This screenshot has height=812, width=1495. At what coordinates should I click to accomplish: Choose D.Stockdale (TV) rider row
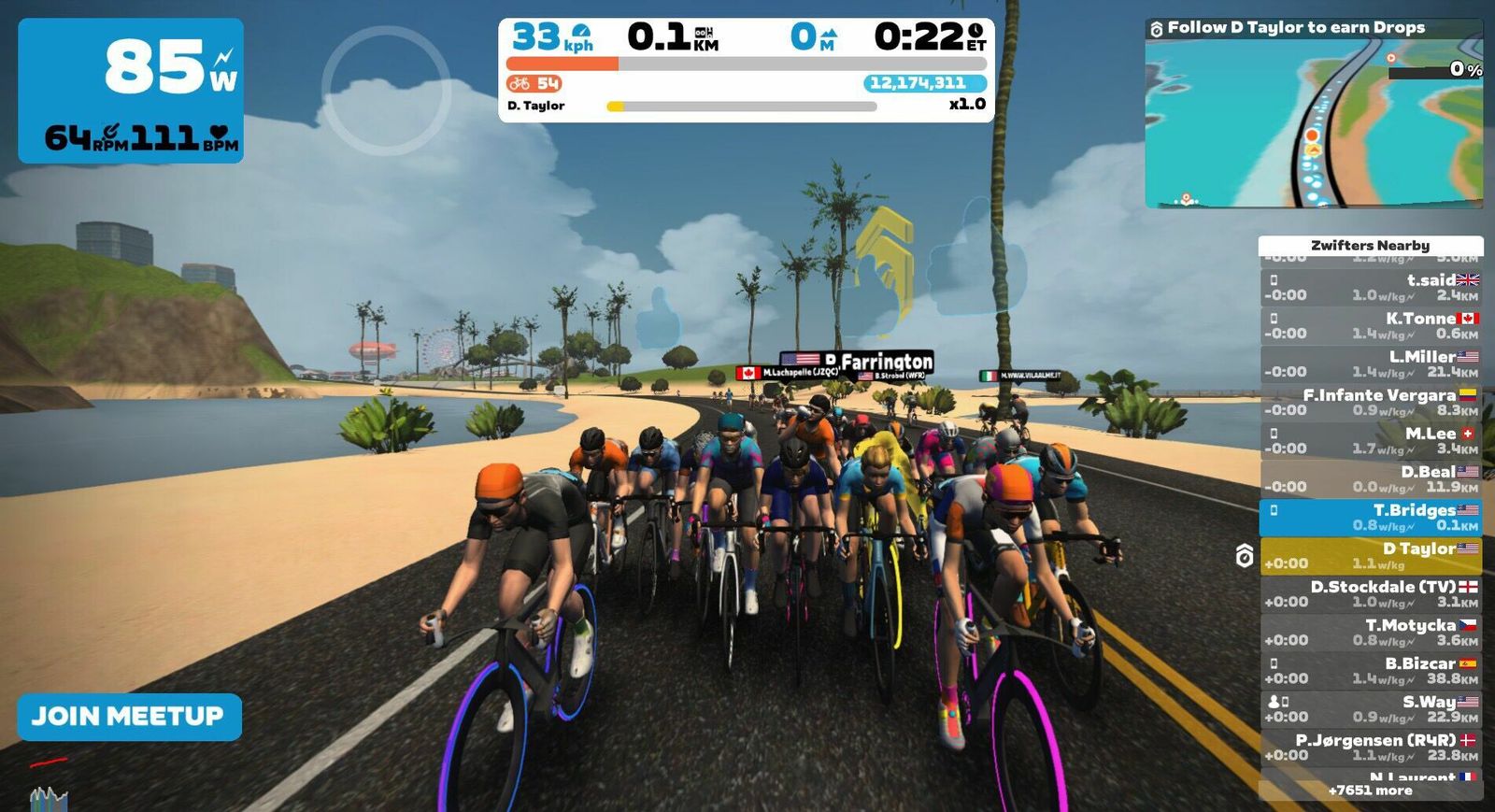click(1371, 594)
